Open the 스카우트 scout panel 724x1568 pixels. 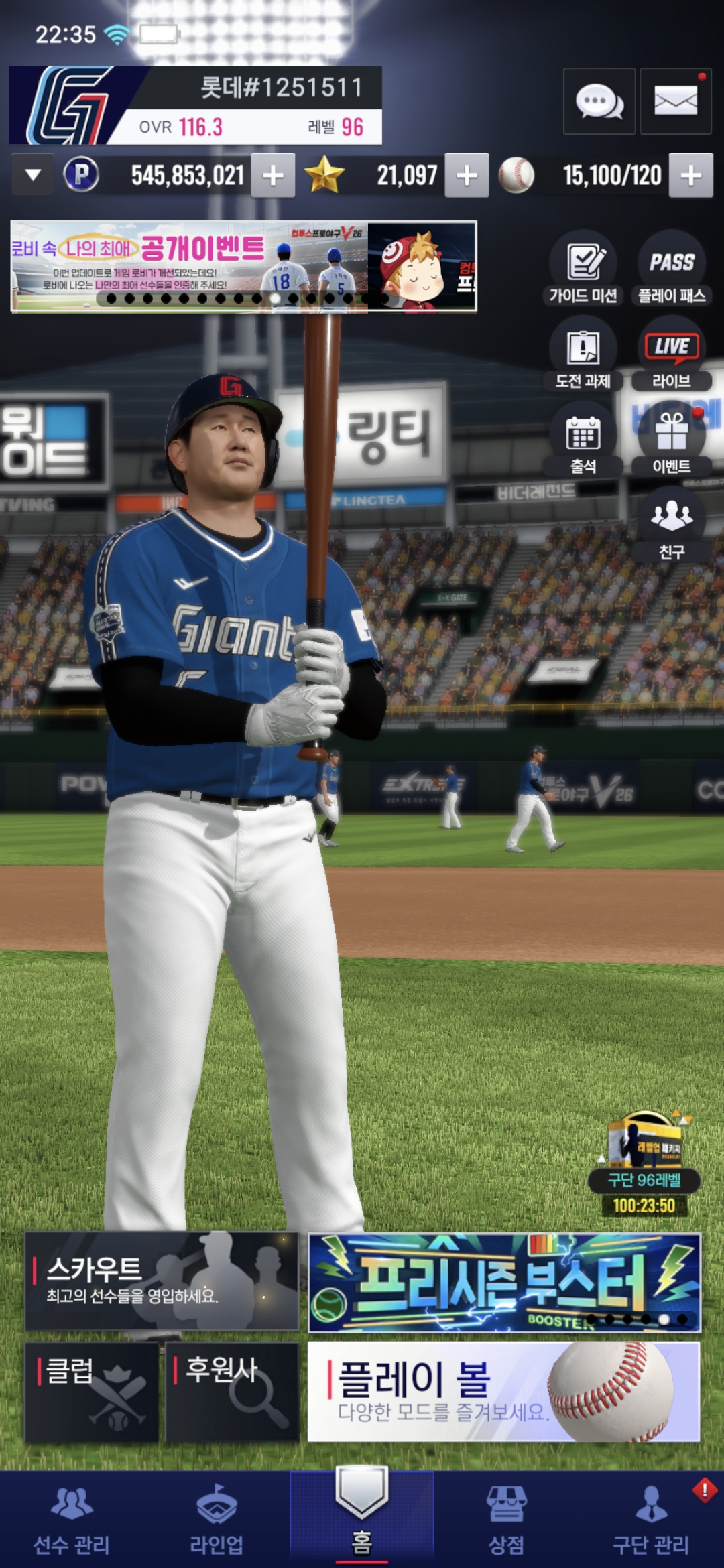162,1281
